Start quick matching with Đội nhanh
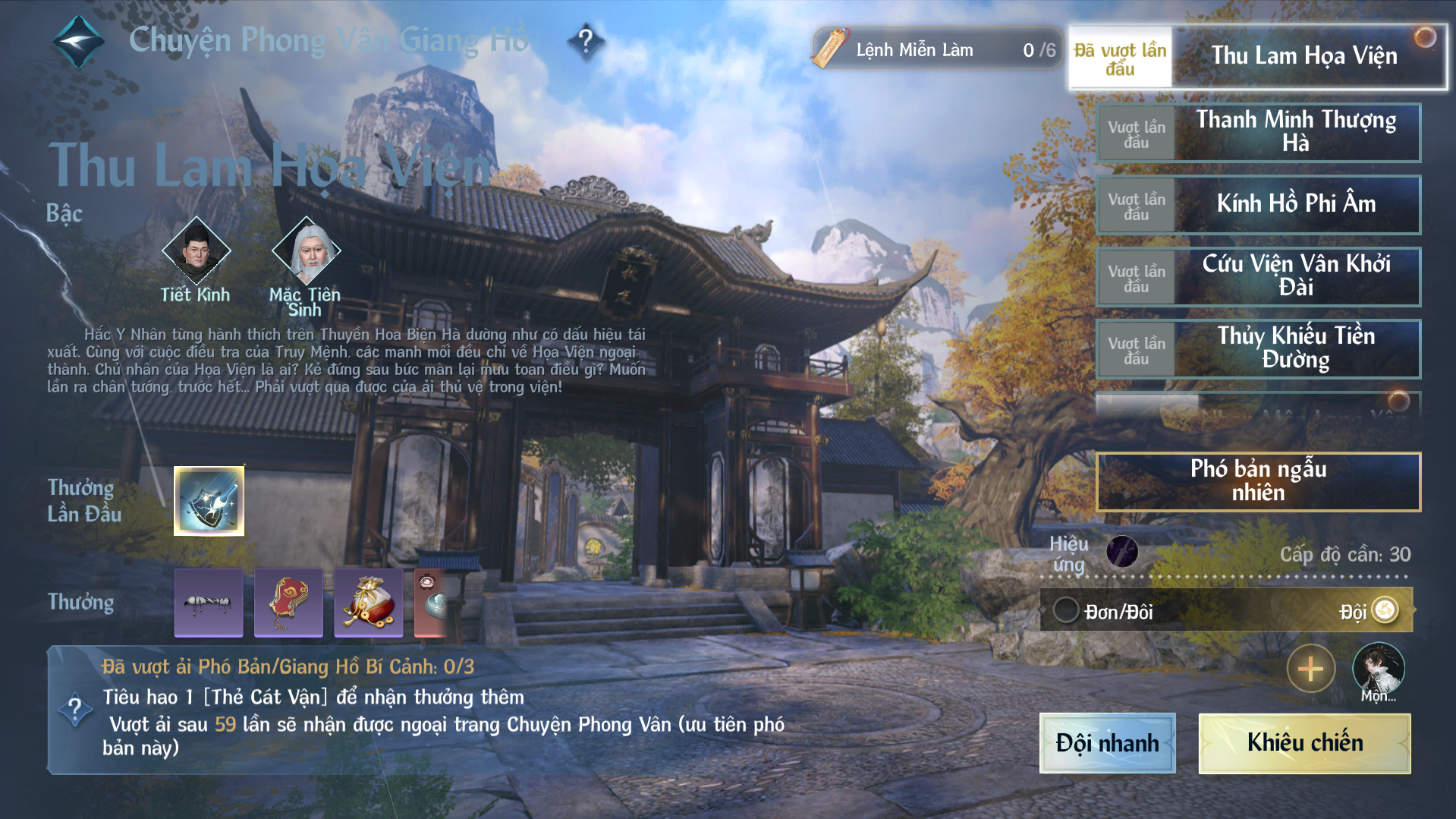 click(1107, 743)
